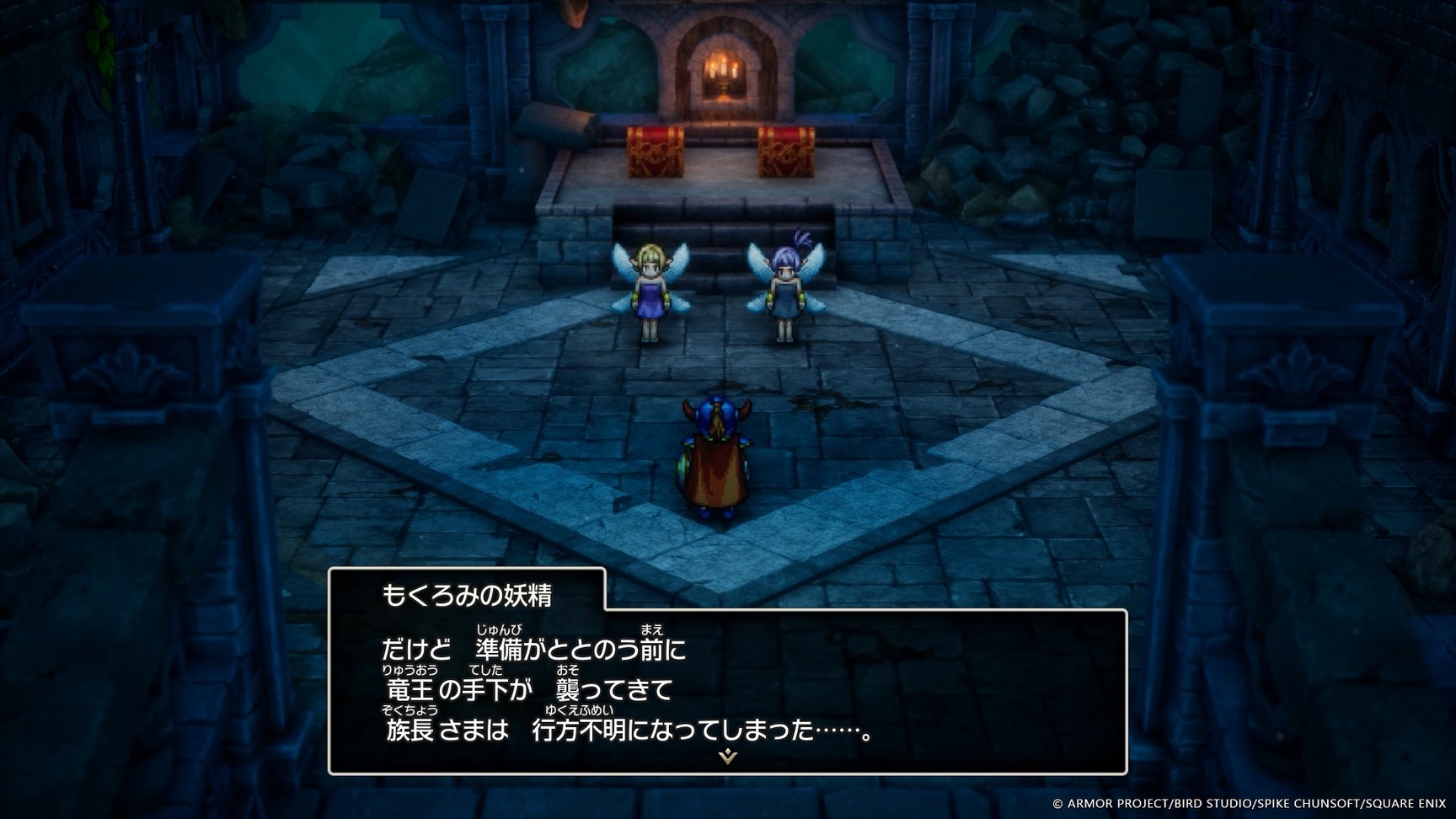Toggle the speaker name plate もくろみの妖精
The height and width of the screenshot is (819, 1456).
coord(468,593)
